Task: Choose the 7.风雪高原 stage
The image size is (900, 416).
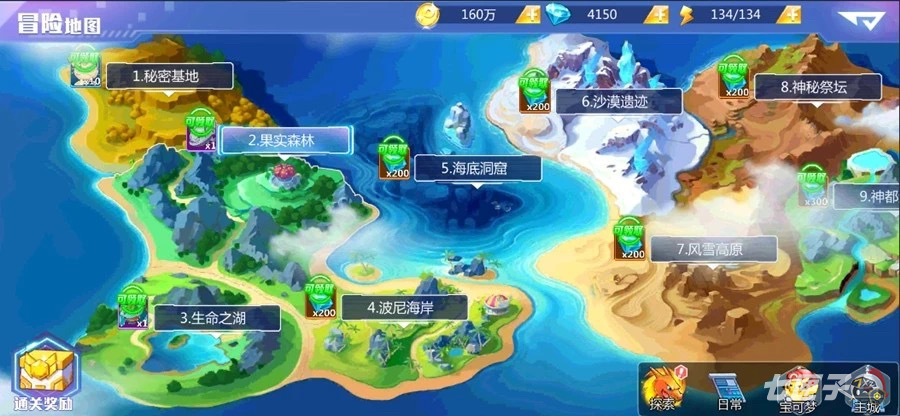Action: (x=698, y=248)
